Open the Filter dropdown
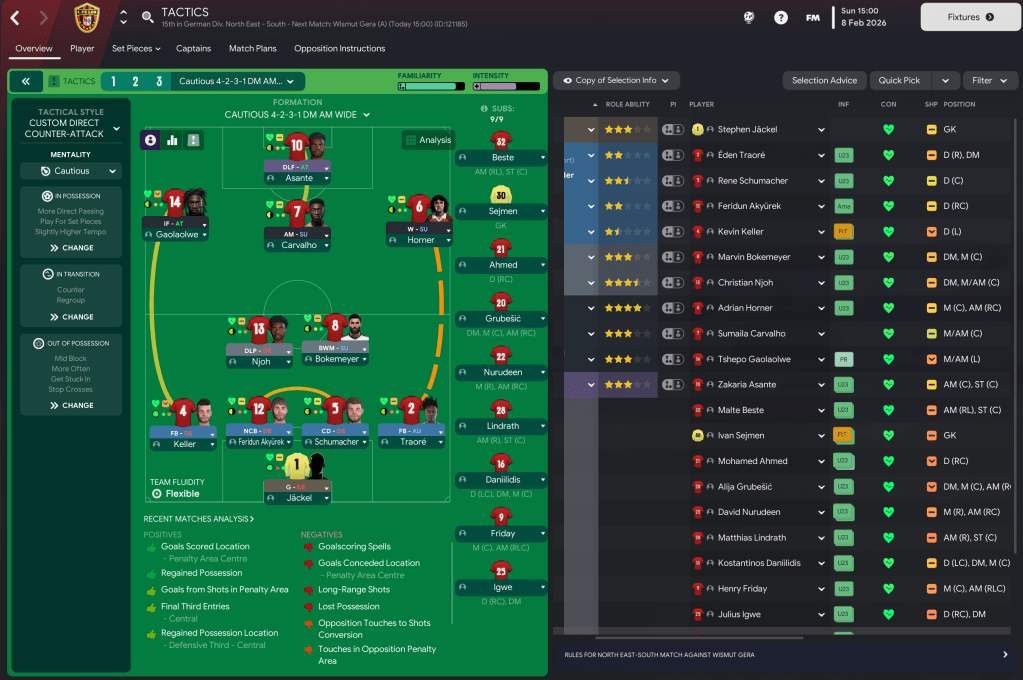 tap(989, 81)
